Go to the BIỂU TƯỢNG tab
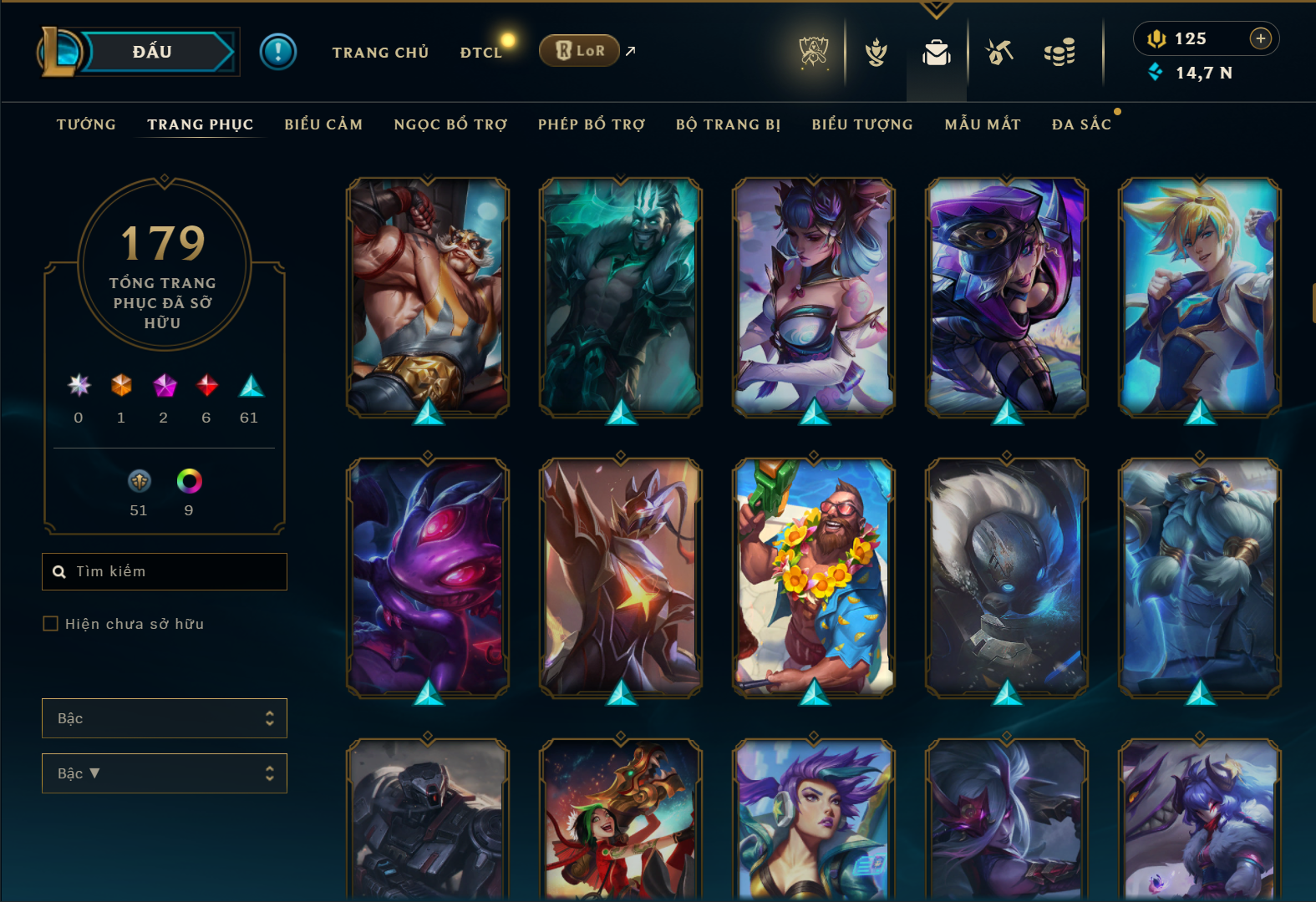 [x=862, y=124]
